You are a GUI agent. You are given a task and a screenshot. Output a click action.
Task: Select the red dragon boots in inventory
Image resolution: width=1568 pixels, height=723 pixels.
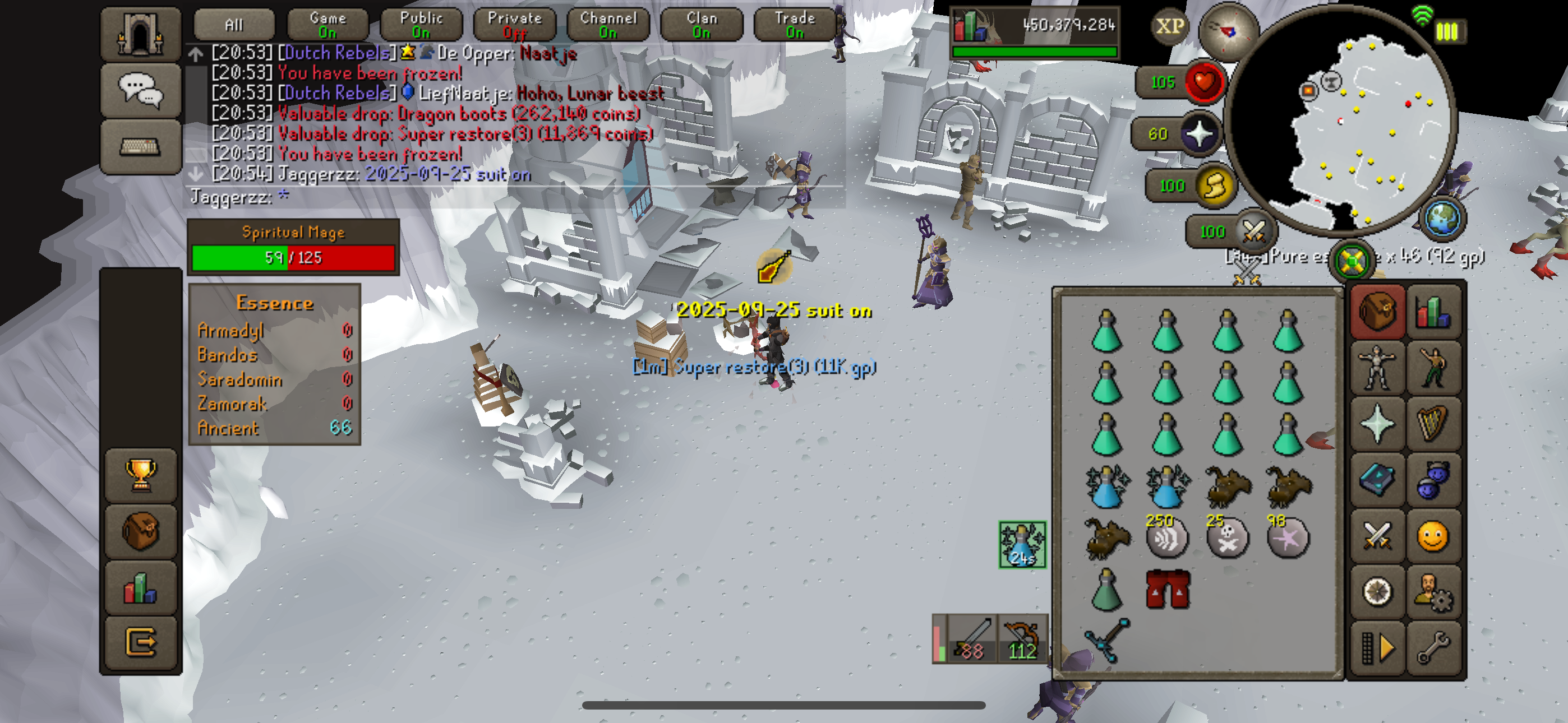[1168, 589]
